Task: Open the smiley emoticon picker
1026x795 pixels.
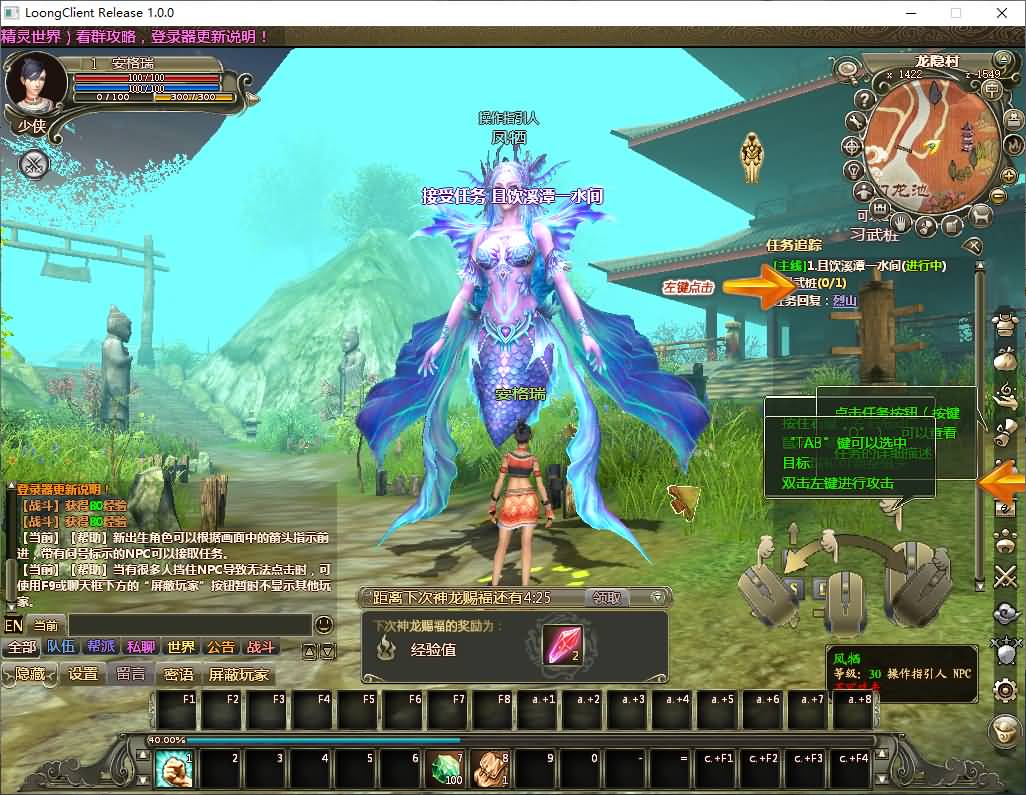Action: 324,625
